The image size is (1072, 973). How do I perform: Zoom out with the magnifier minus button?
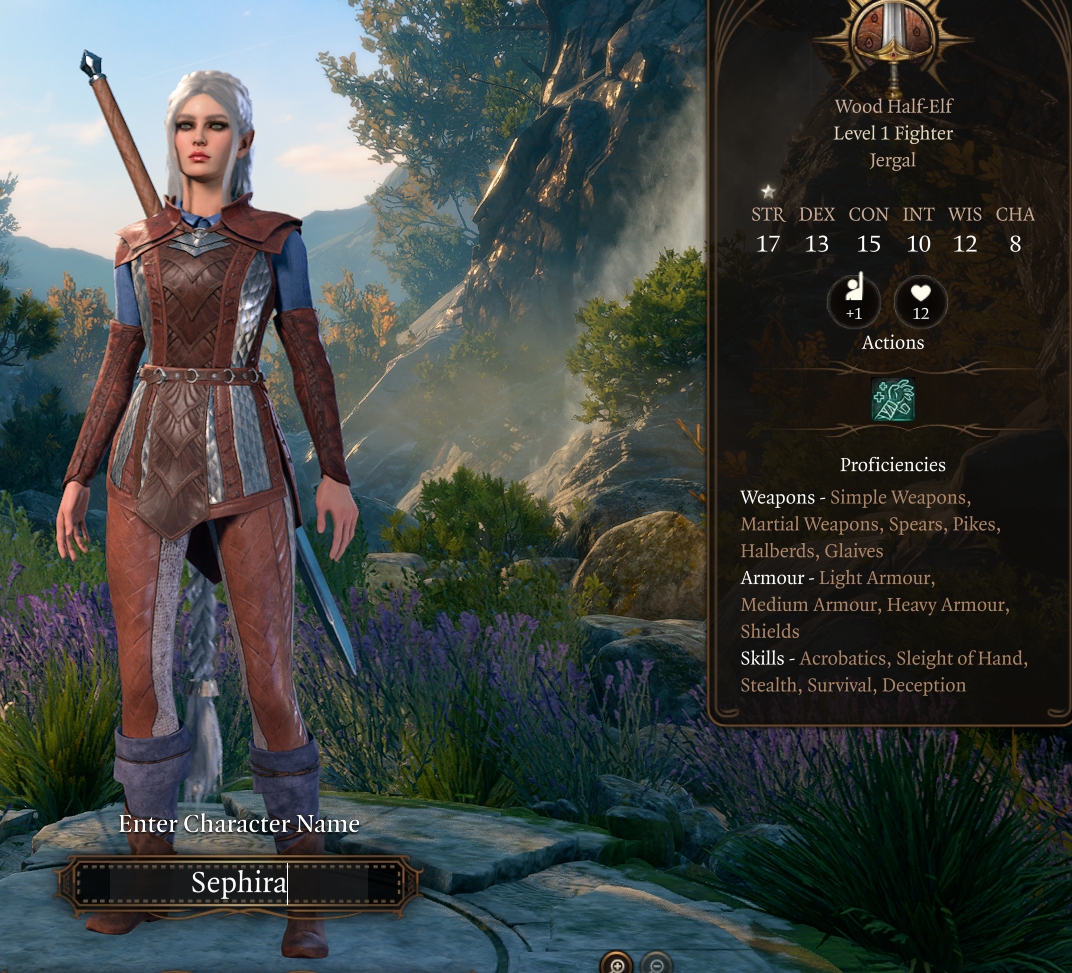point(656,964)
